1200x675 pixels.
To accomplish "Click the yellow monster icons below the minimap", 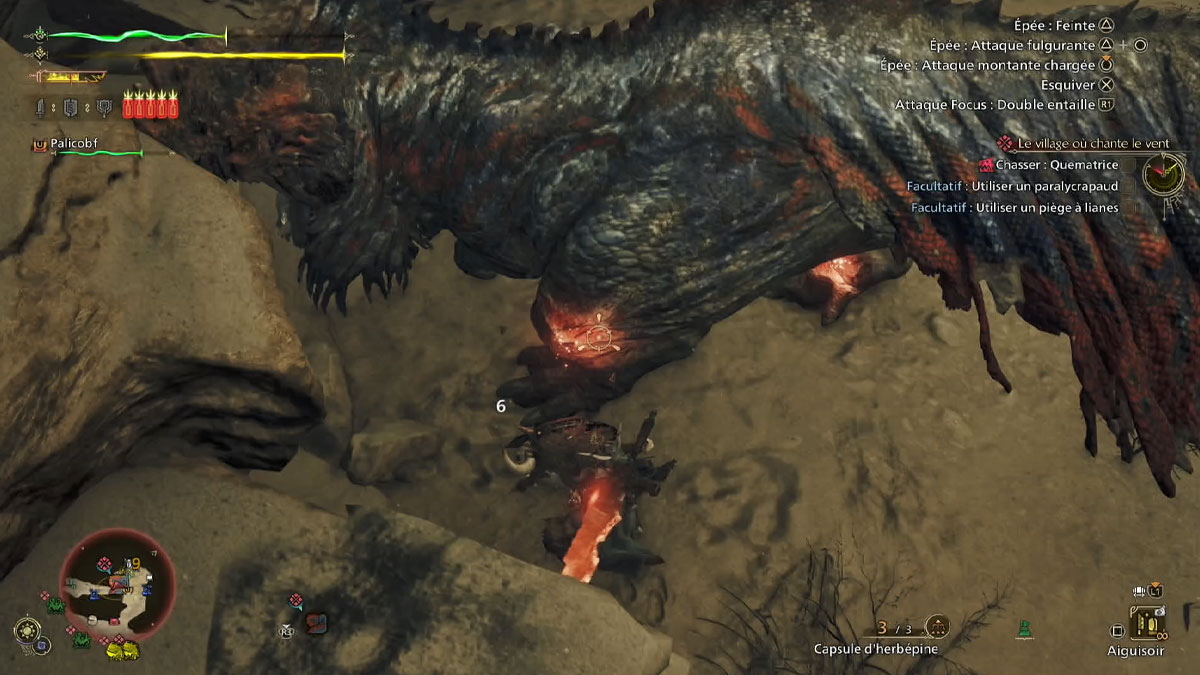I will 123,651.
